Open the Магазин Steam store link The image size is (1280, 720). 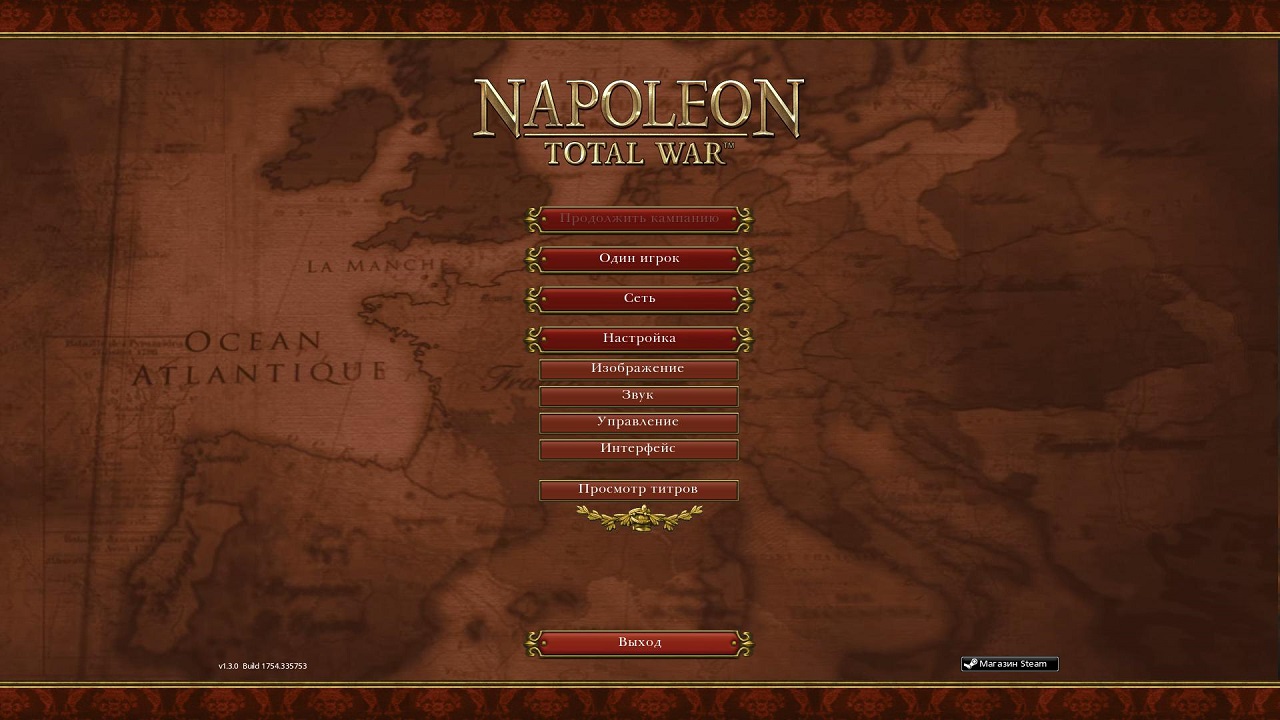1009,664
